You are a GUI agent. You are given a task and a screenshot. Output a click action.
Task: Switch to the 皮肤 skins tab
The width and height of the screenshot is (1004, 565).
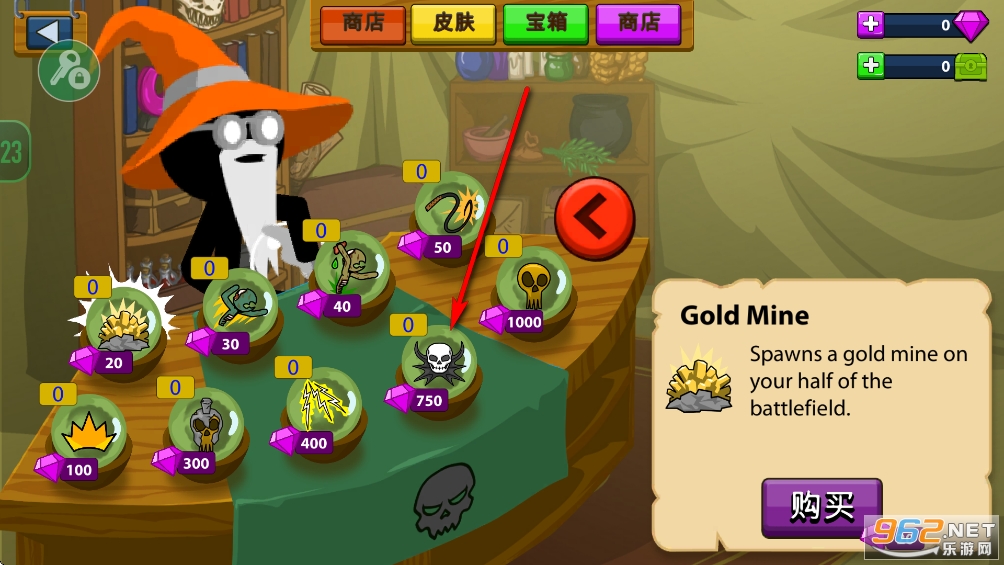coord(454,24)
